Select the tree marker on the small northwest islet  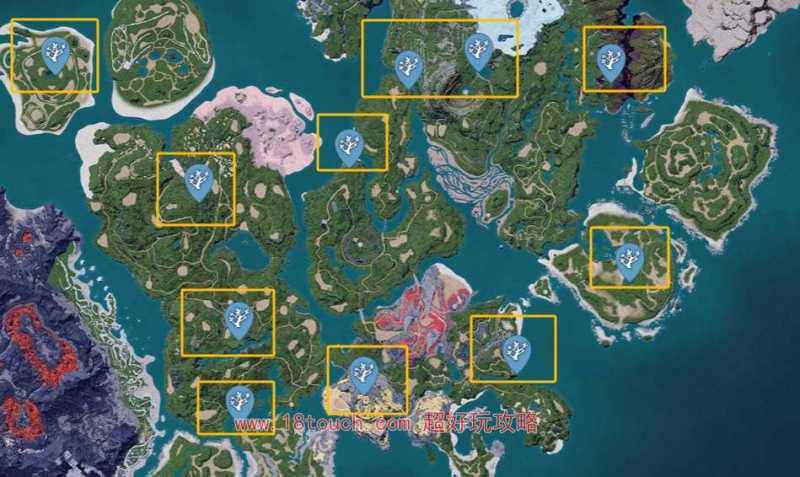(56, 55)
